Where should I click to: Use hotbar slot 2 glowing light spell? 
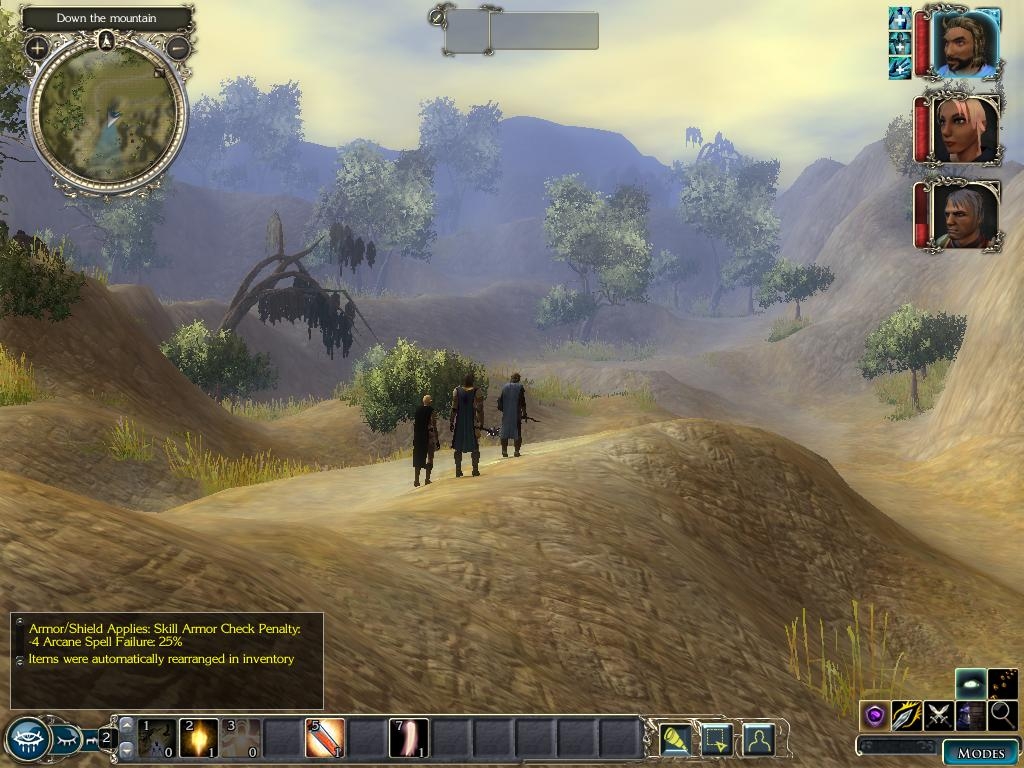tap(199, 738)
